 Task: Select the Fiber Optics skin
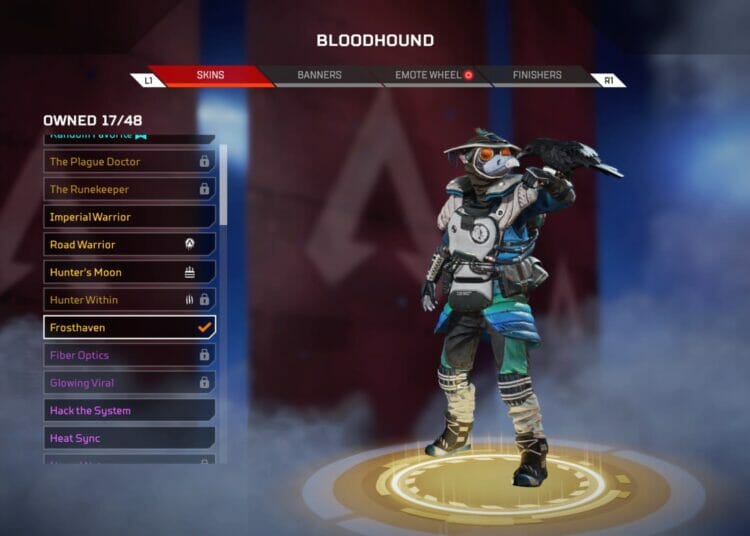pyautogui.click(x=129, y=355)
